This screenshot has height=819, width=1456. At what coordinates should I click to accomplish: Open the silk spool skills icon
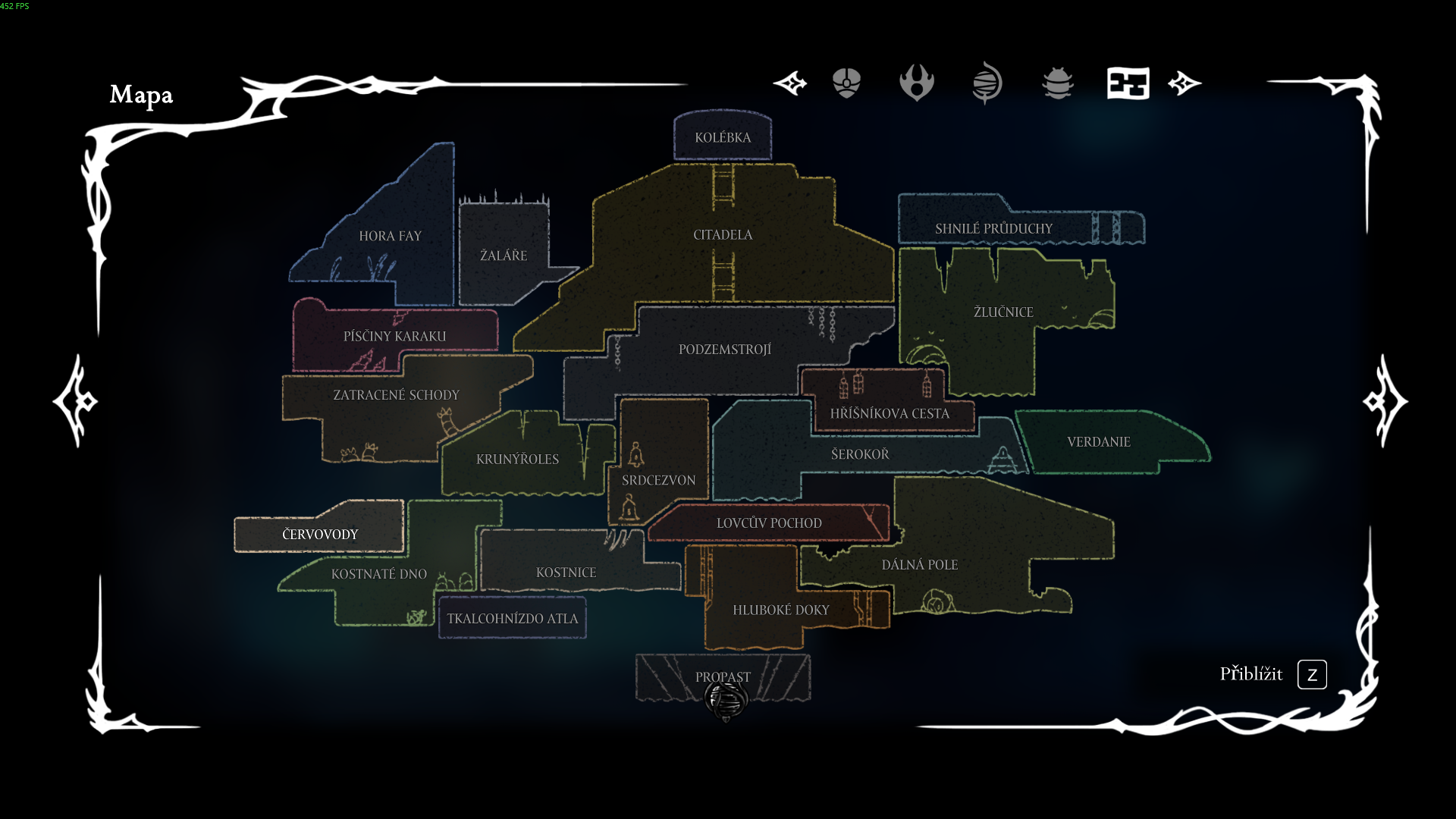tap(987, 83)
